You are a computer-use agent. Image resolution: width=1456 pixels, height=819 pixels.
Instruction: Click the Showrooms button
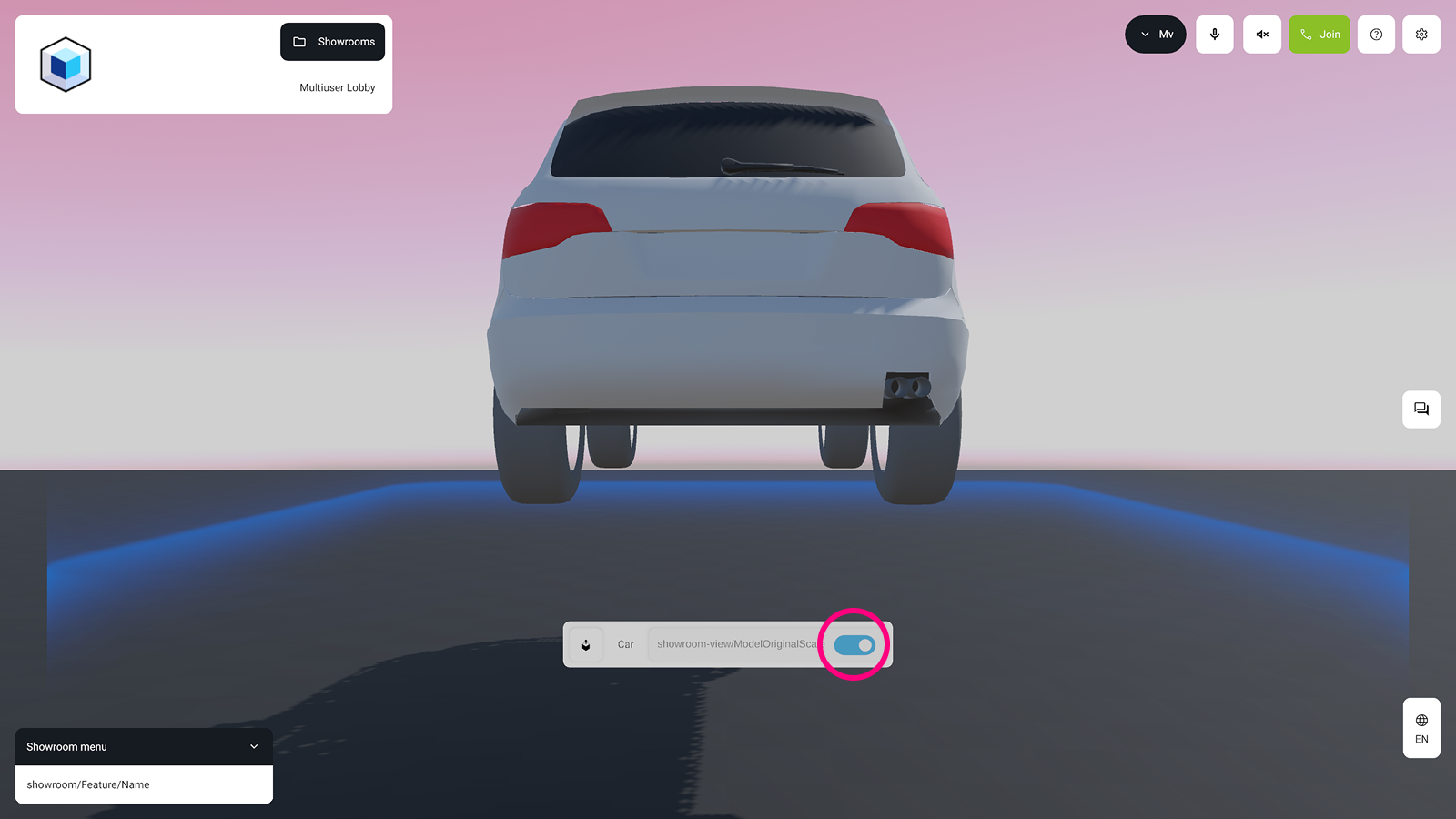click(x=332, y=41)
